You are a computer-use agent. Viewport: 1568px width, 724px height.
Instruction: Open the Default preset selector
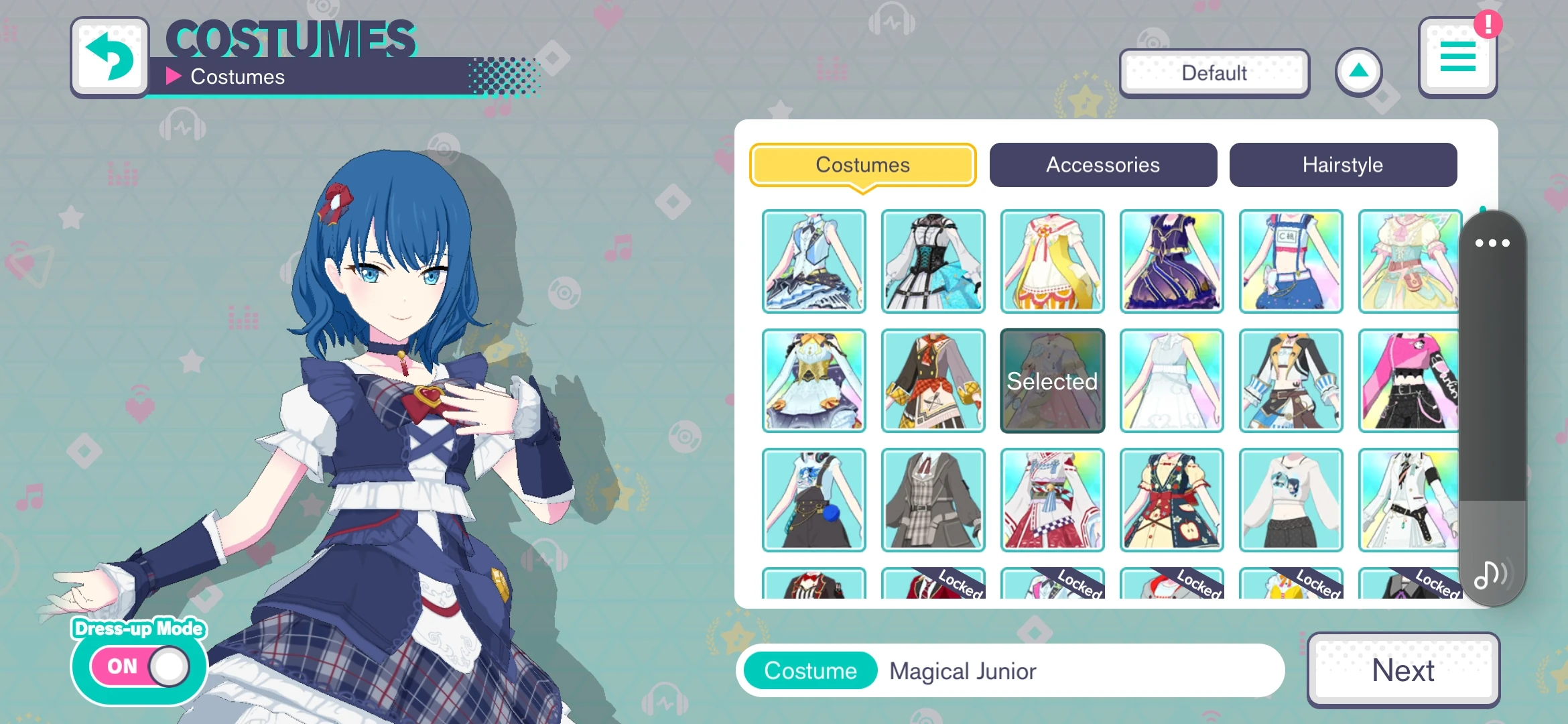pyautogui.click(x=1213, y=72)
